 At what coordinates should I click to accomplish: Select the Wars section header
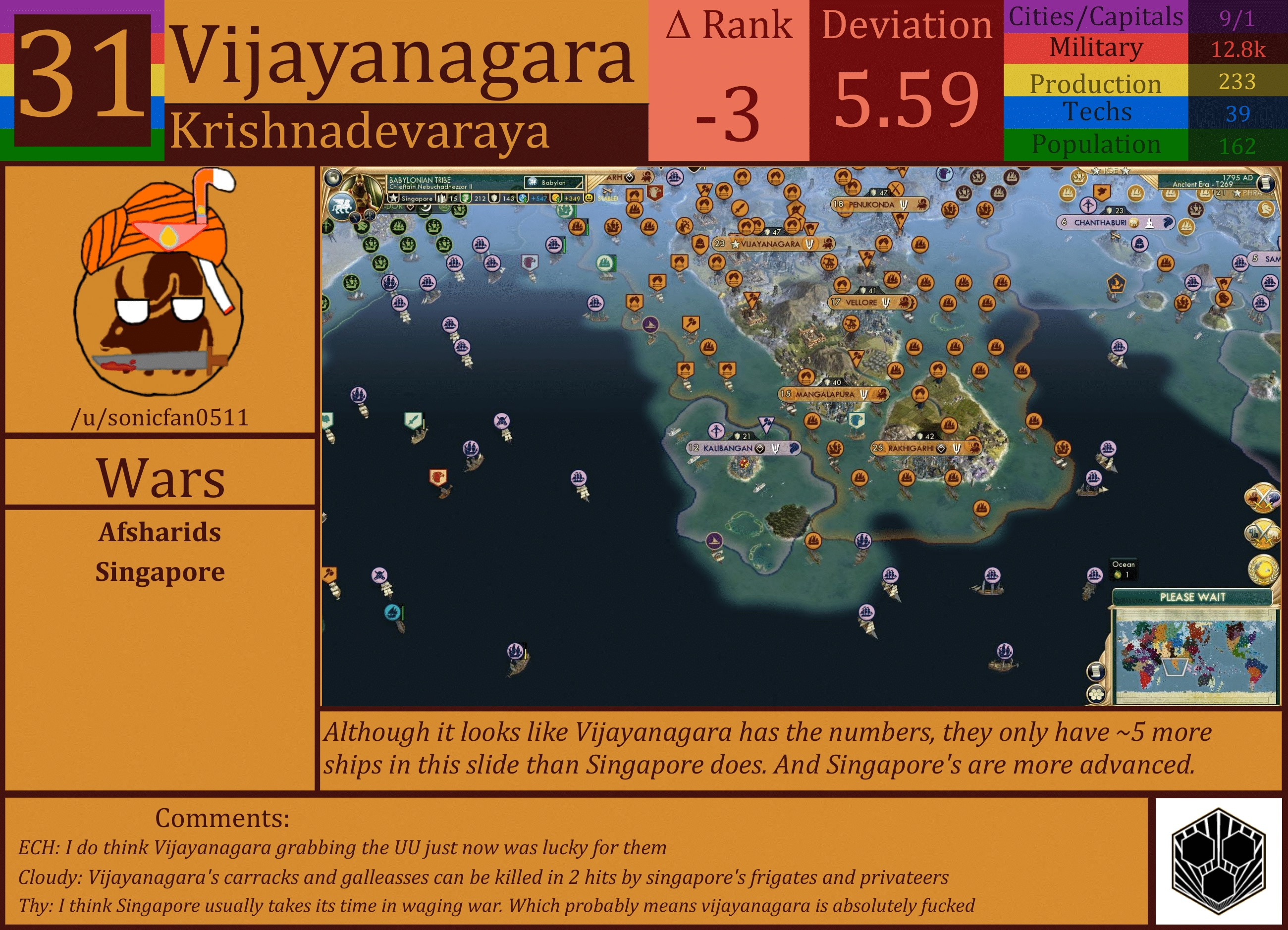pos(161,476)
